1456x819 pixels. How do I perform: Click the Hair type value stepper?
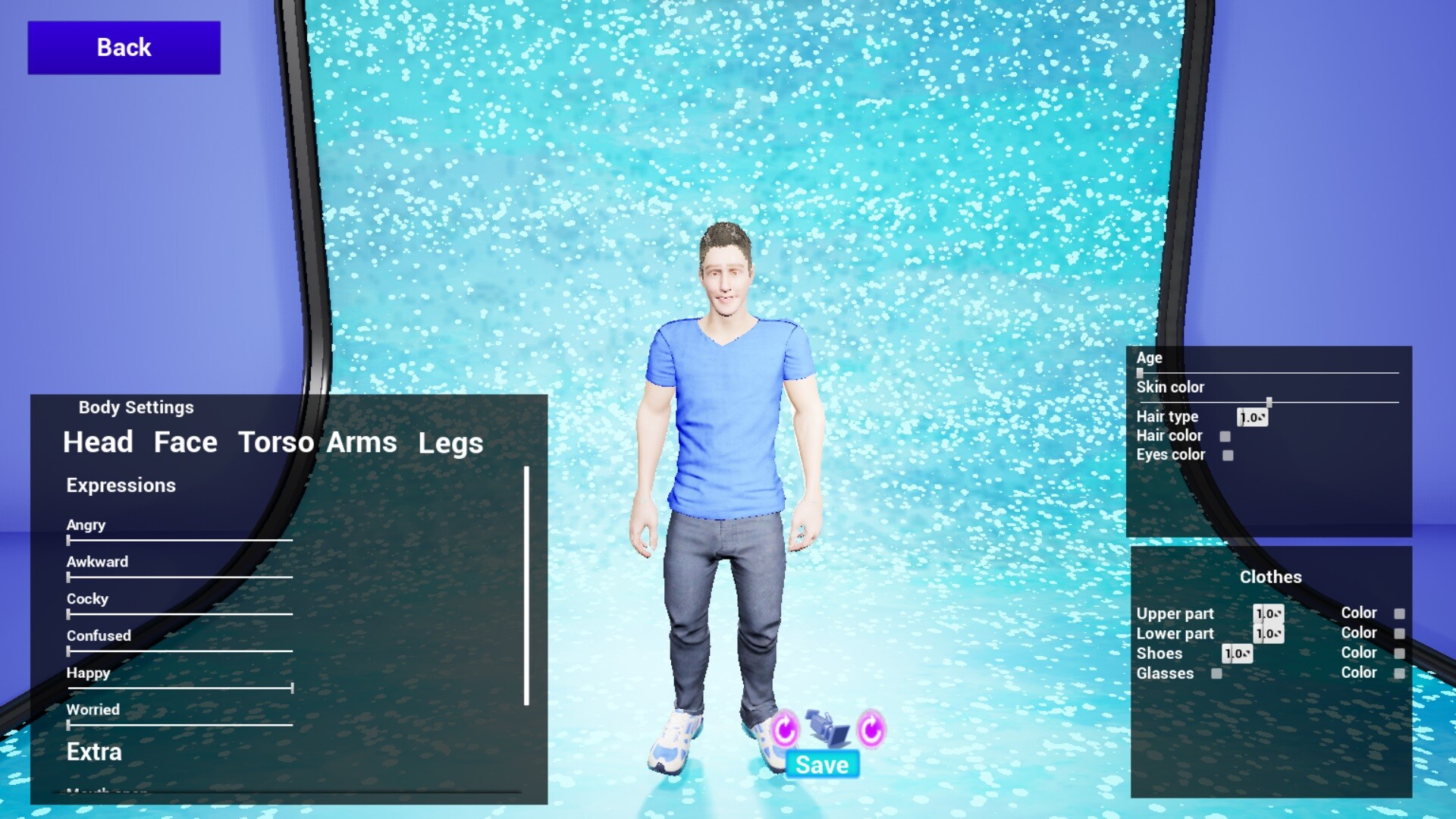pyautogui.click(x=1251, y=416)
